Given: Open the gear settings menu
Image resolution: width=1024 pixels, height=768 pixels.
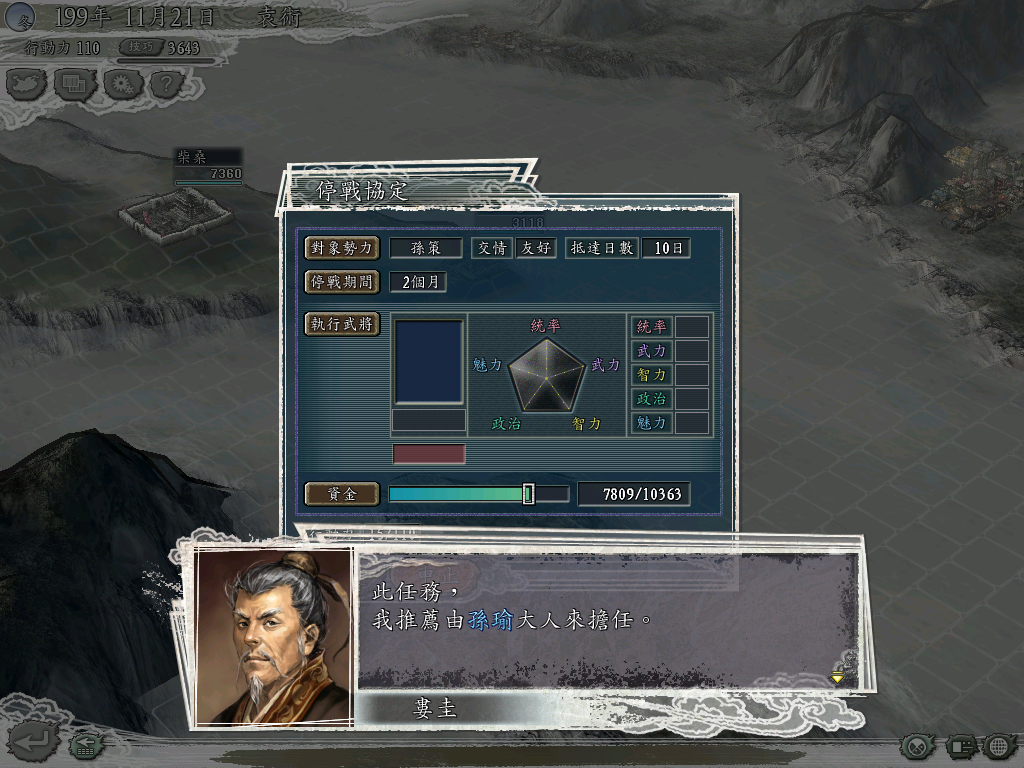Looking at the screenshot, I should point(121,84).
